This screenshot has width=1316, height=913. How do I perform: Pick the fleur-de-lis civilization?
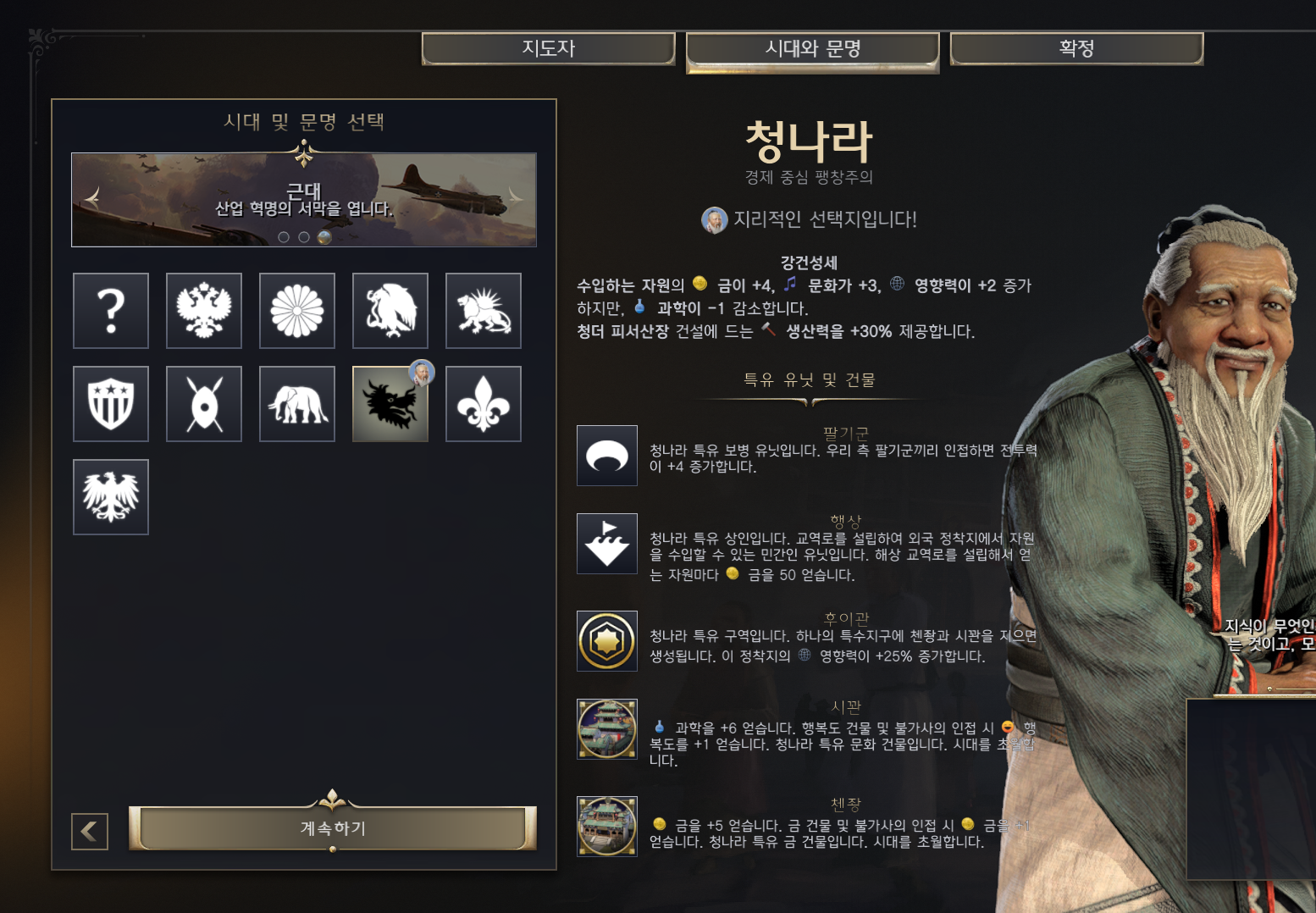(x=484, y=404)
